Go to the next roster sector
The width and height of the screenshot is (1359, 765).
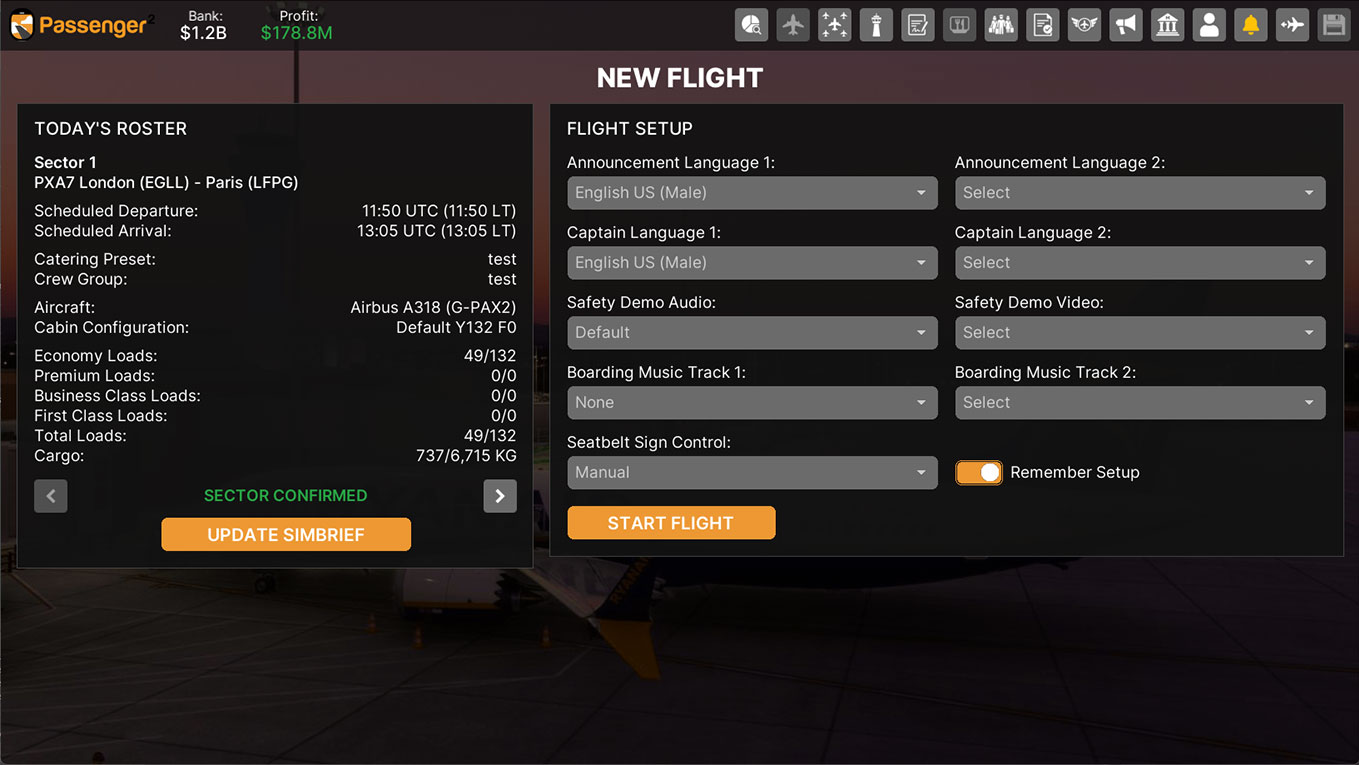500,496
